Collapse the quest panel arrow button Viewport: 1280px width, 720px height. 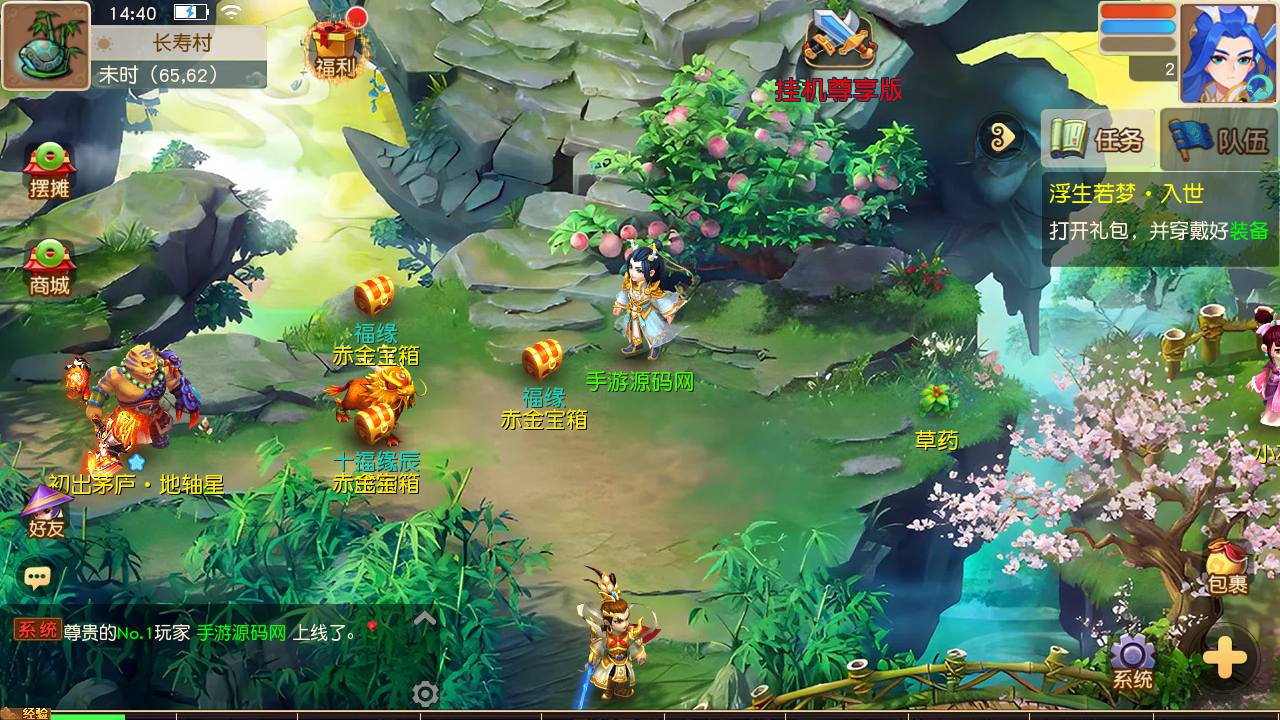click(1001, 138)
